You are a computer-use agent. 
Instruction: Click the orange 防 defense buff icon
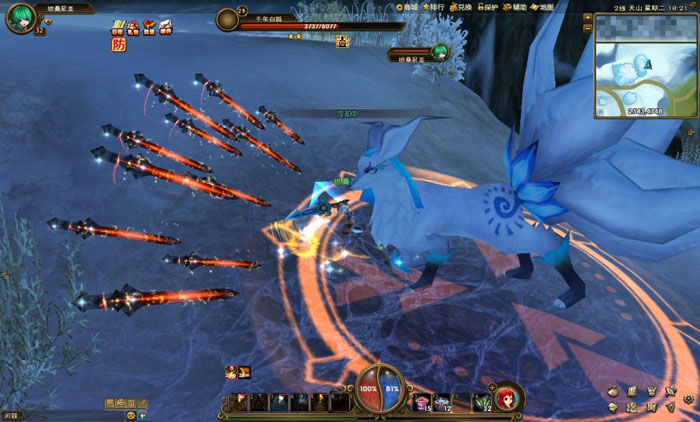click(118, 44)
